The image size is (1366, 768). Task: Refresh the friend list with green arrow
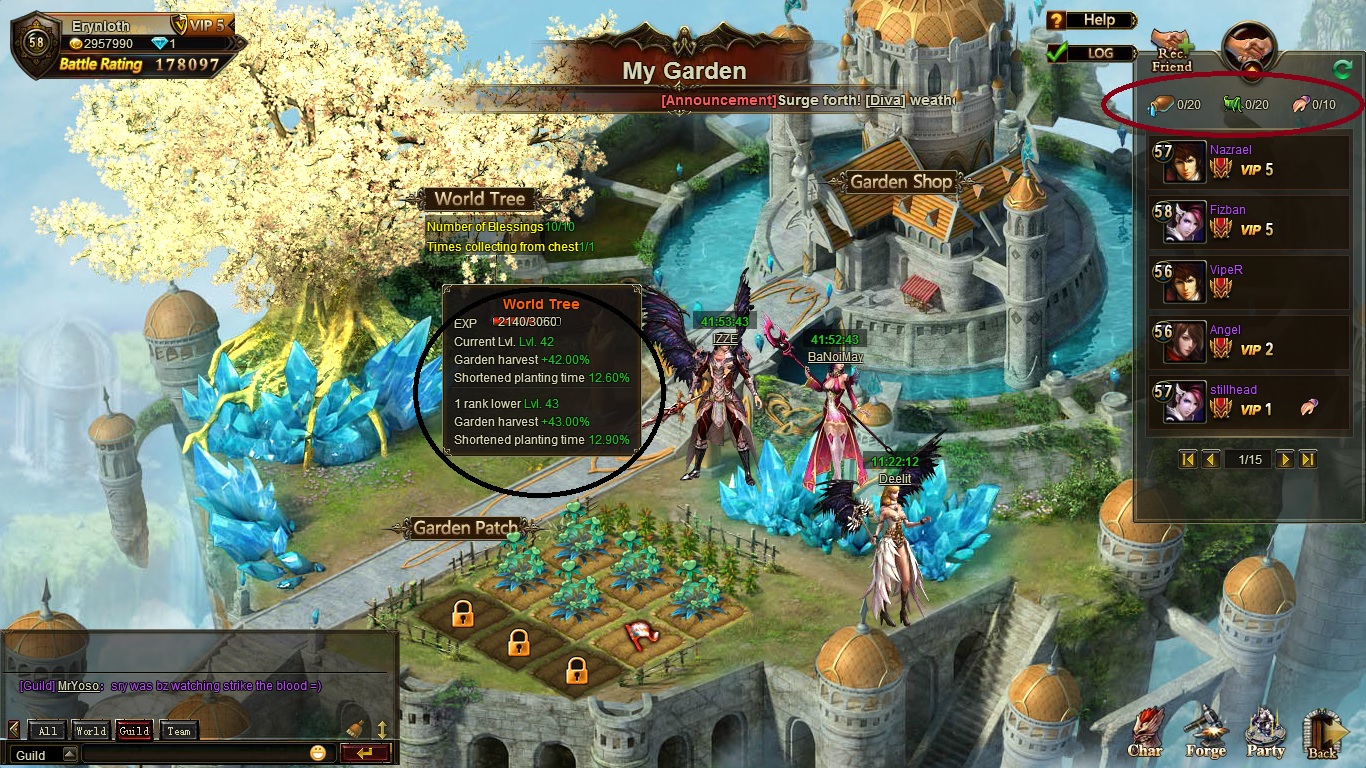click(x=1341, y=69)
